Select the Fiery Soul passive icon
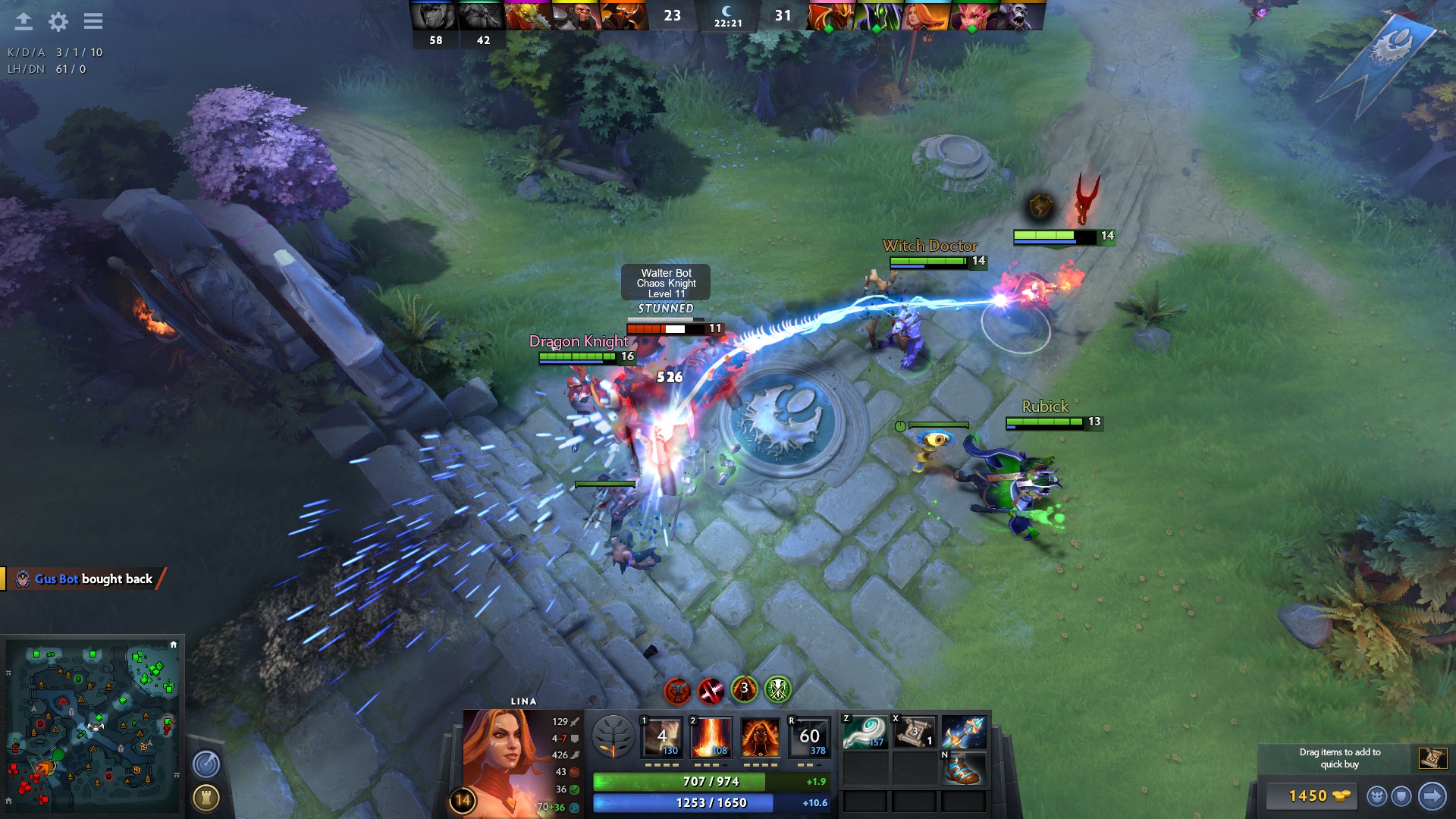Screen dimensions: 1456x819 click(x=760, y=737)
